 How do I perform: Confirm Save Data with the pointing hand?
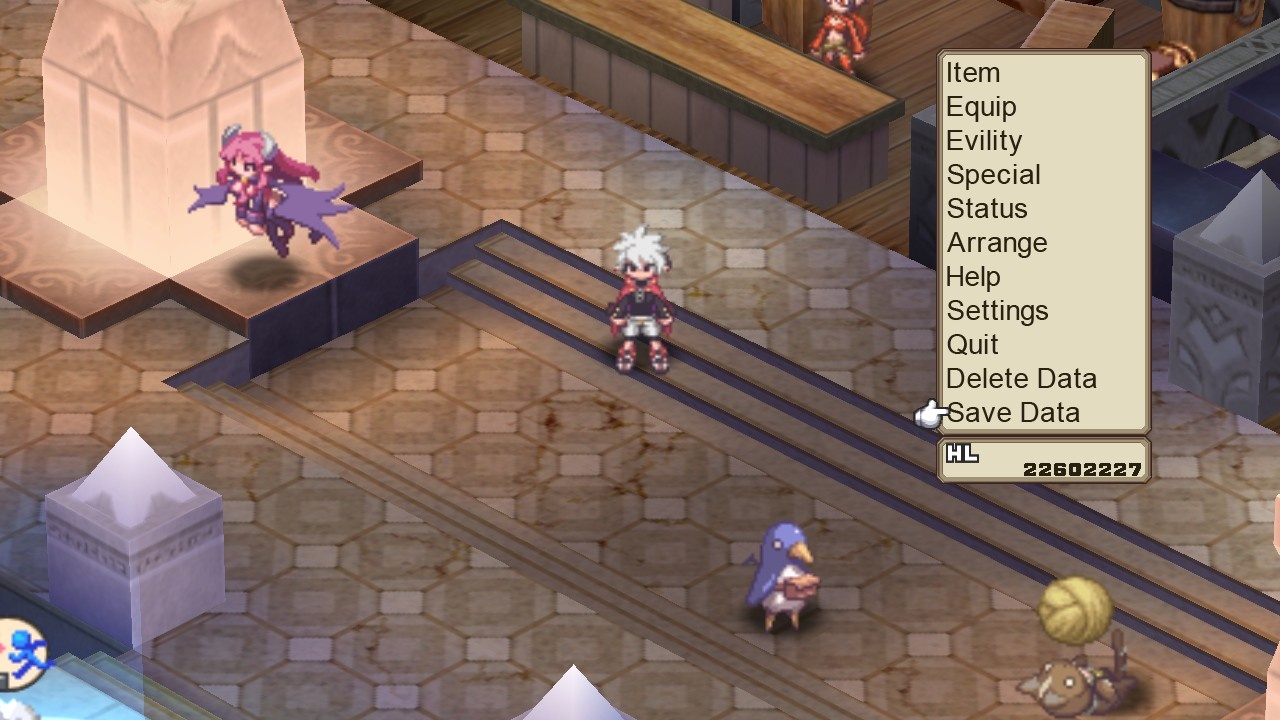click(1013, 412)
